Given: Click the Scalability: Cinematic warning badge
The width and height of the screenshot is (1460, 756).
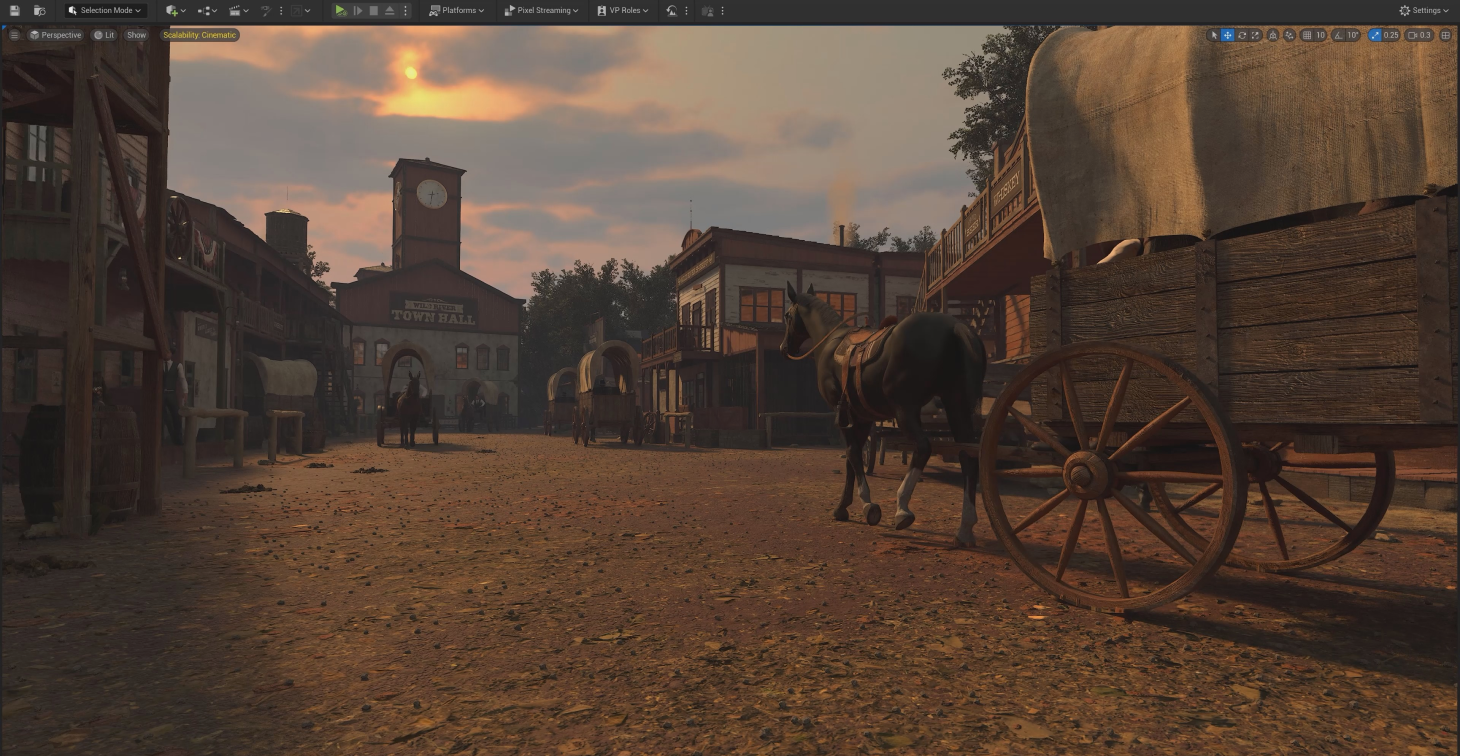Looking at the screenshot, I should tap(200, 35).
